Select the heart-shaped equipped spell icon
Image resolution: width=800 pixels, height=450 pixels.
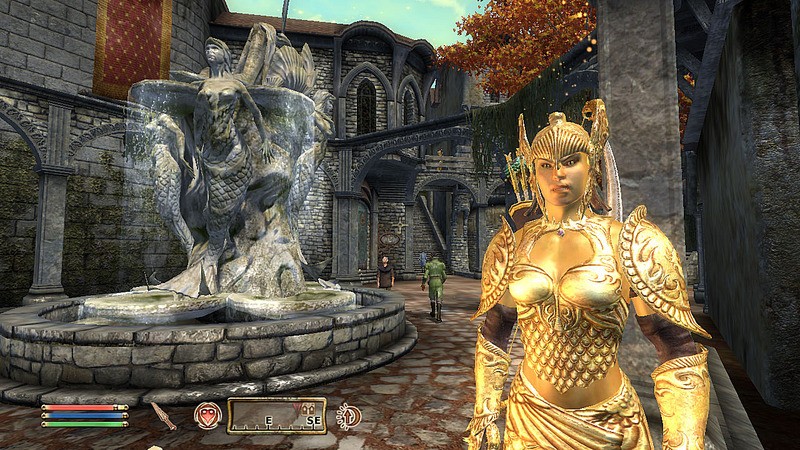(207, 415)
